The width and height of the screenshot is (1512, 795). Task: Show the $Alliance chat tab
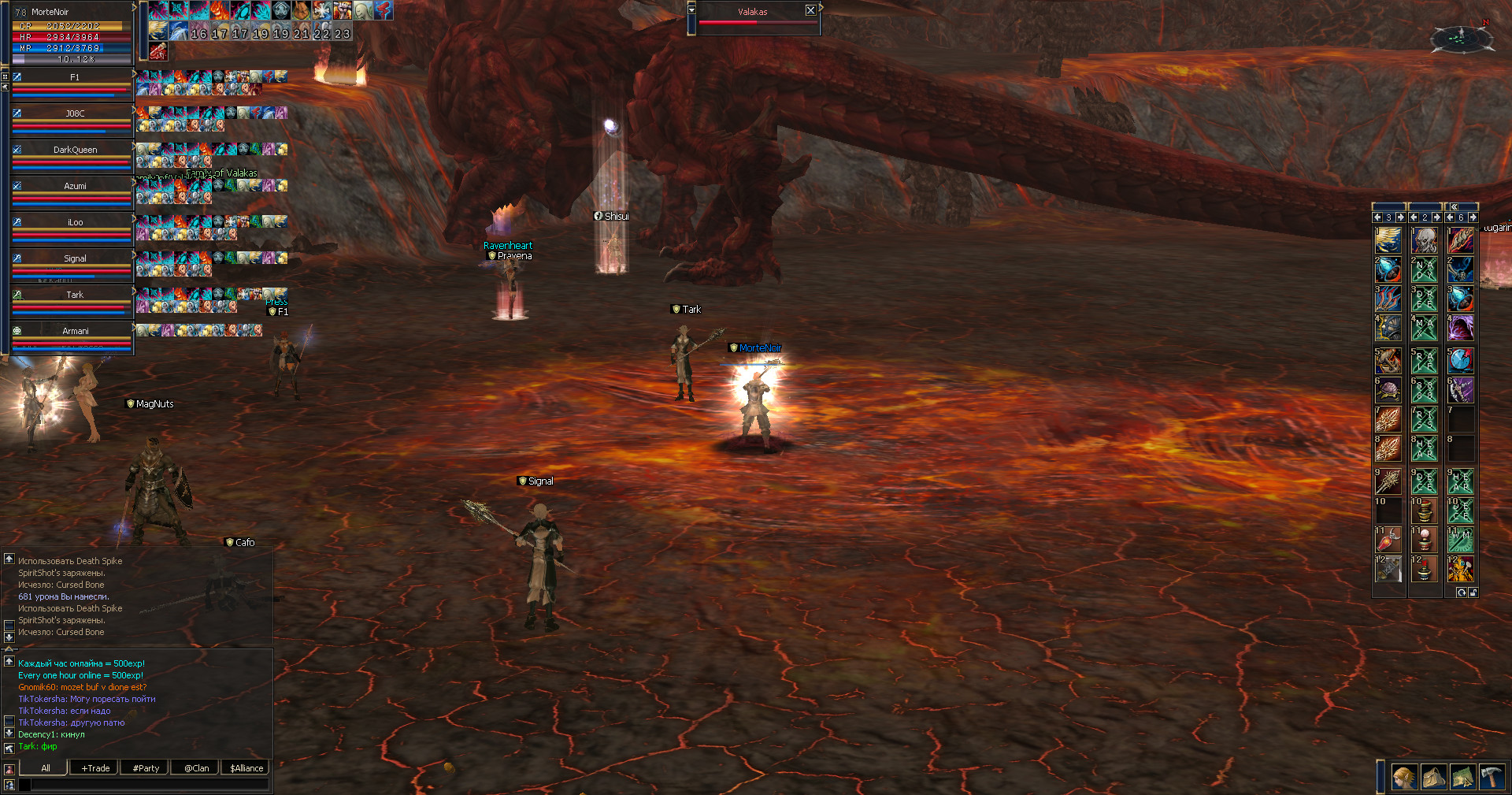[x=246, y=768]
